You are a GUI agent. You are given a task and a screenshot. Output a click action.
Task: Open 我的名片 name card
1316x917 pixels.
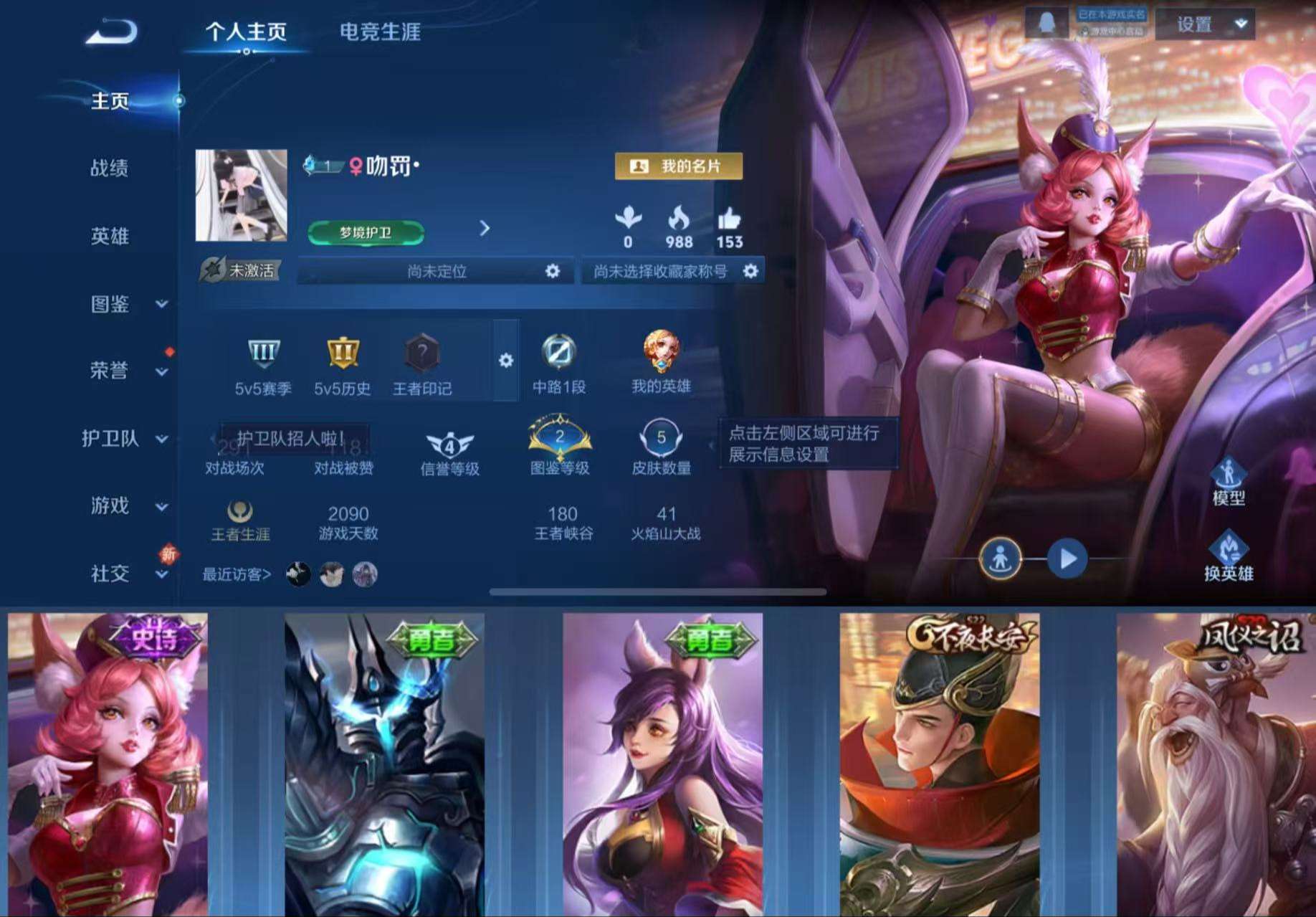click(678, 164)
